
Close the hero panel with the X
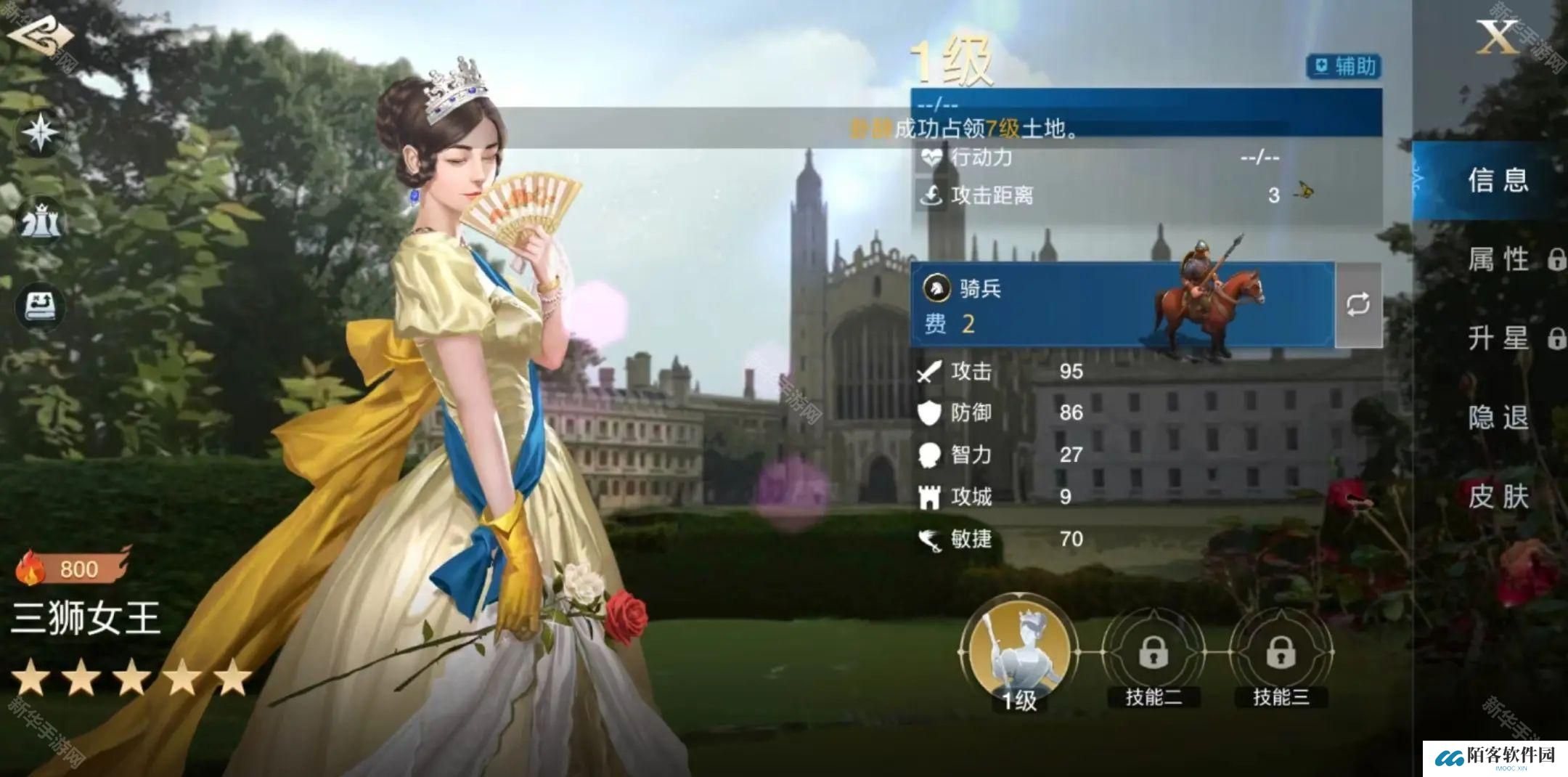[x=1496, y=36]
